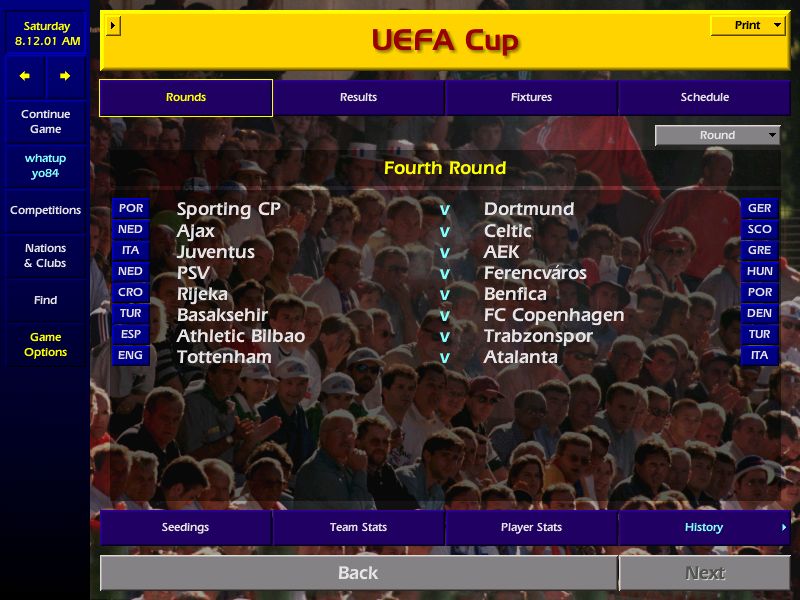The height and width of the screenshot is (600, 800).
Task: Show the Seedings view
Action: coord(186,527)
